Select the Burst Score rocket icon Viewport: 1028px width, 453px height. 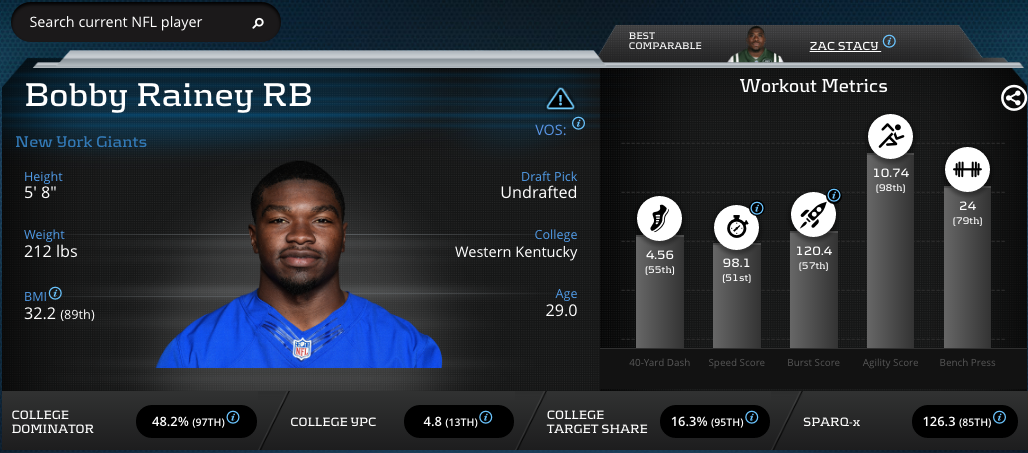coord(813,215)
